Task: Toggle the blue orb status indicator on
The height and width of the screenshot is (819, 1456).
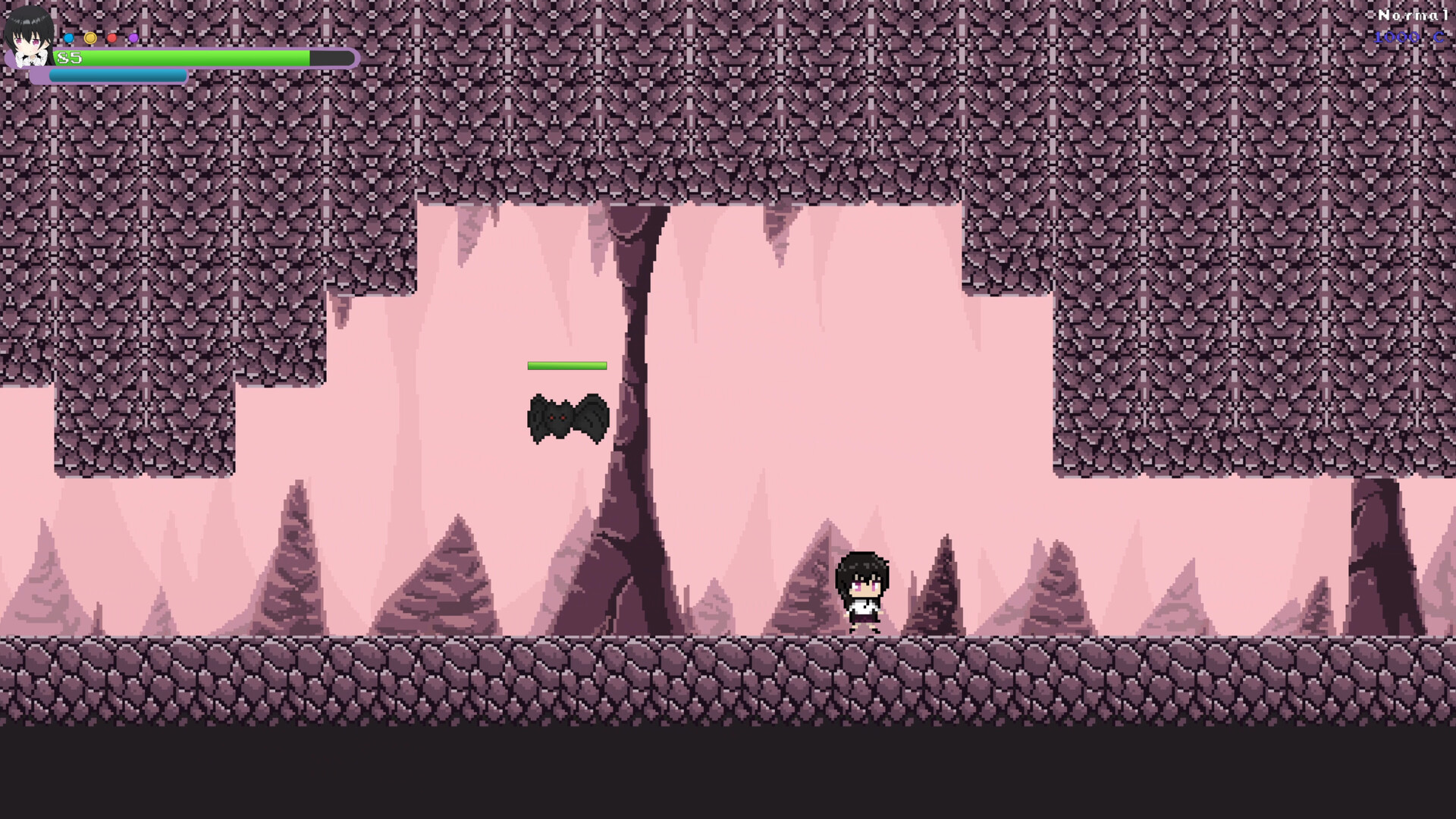Action: coord(68,38)
